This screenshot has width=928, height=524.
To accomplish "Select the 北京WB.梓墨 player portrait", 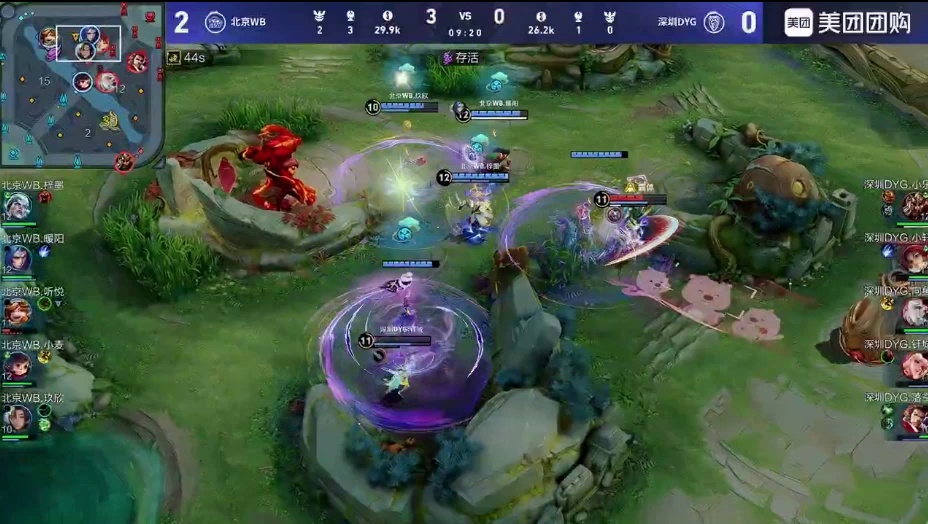I will [17, 205].
